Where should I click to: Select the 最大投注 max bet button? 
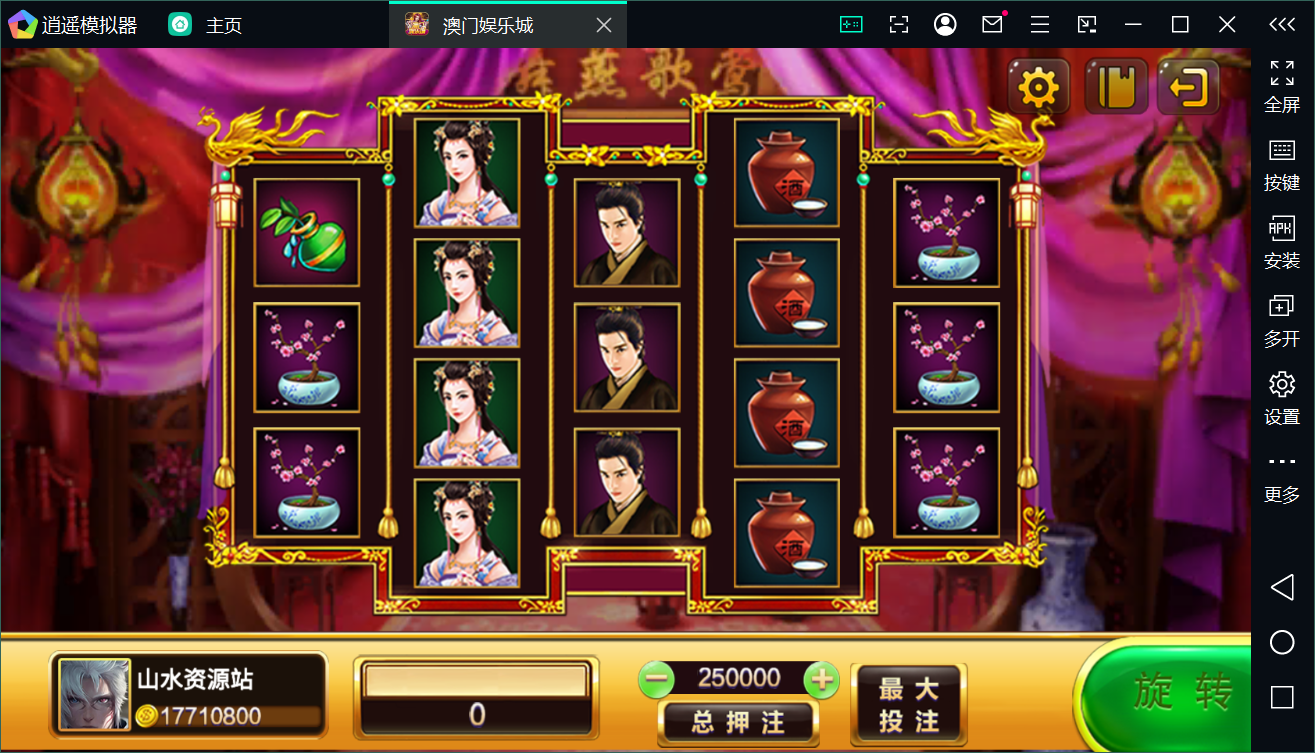pos(908,705)
